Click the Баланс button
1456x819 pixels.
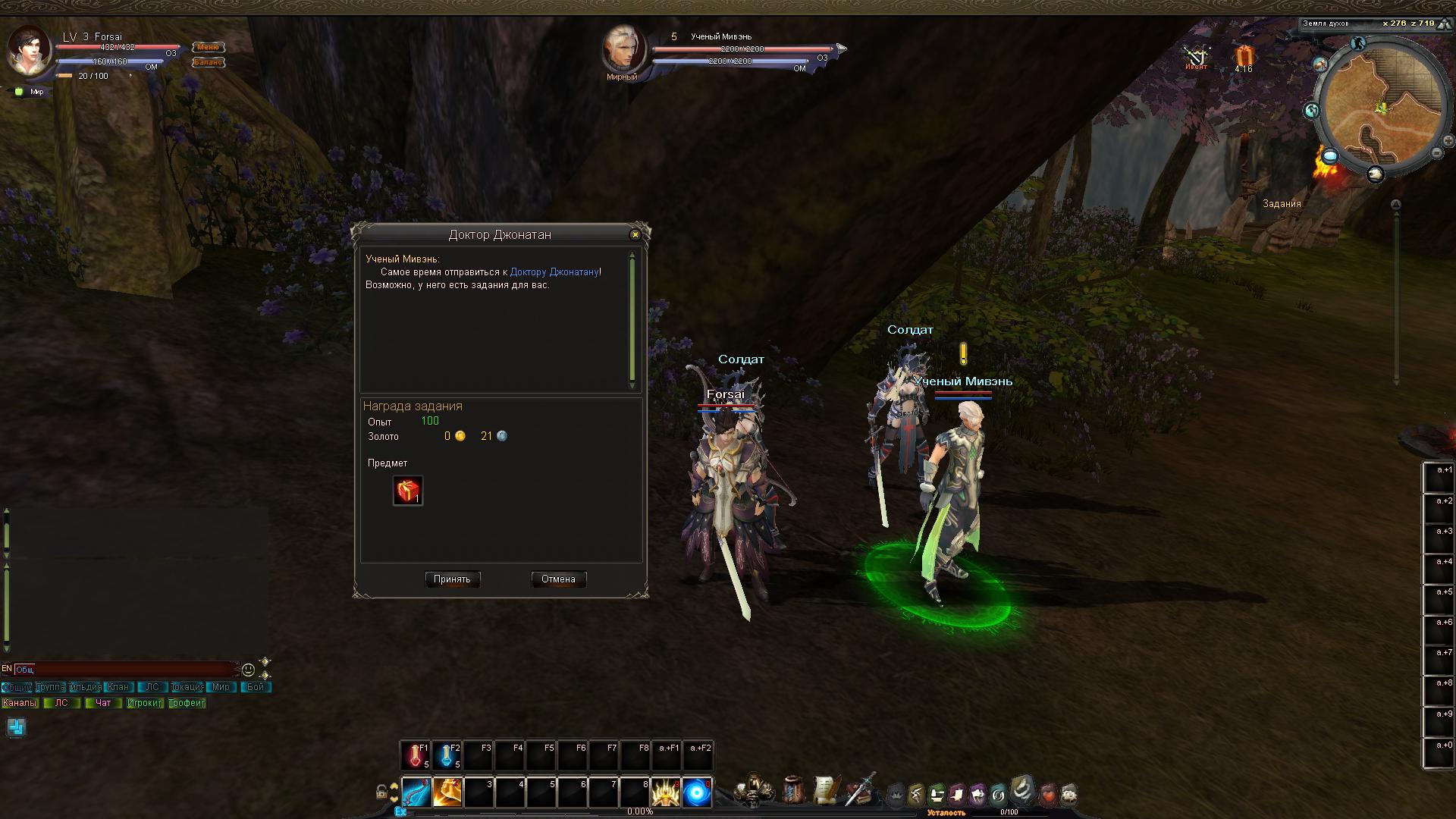tap(208, 62)
